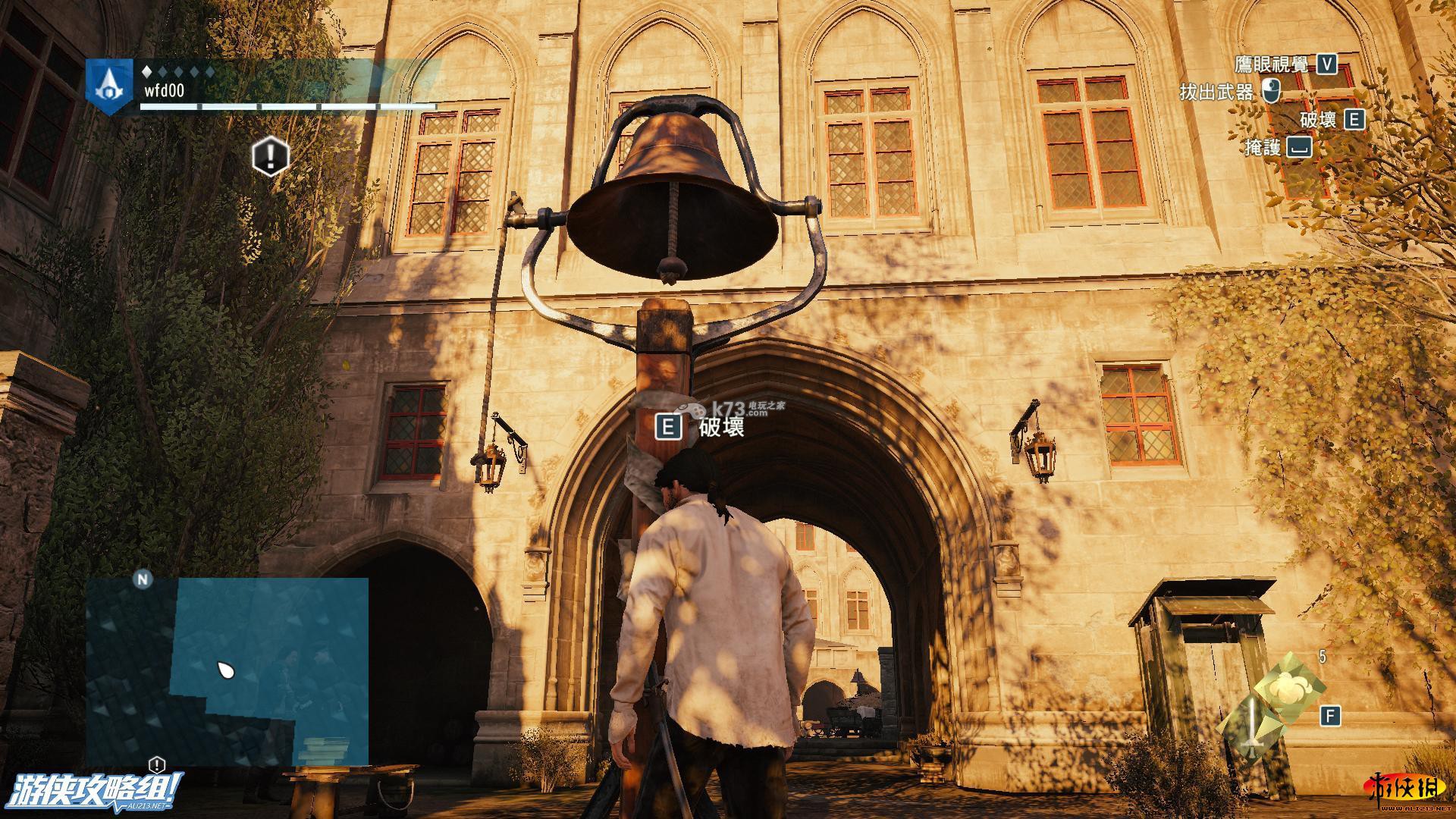
Task: Click the exclamation marker below the minimap
Action: click(x=156, y=764)
